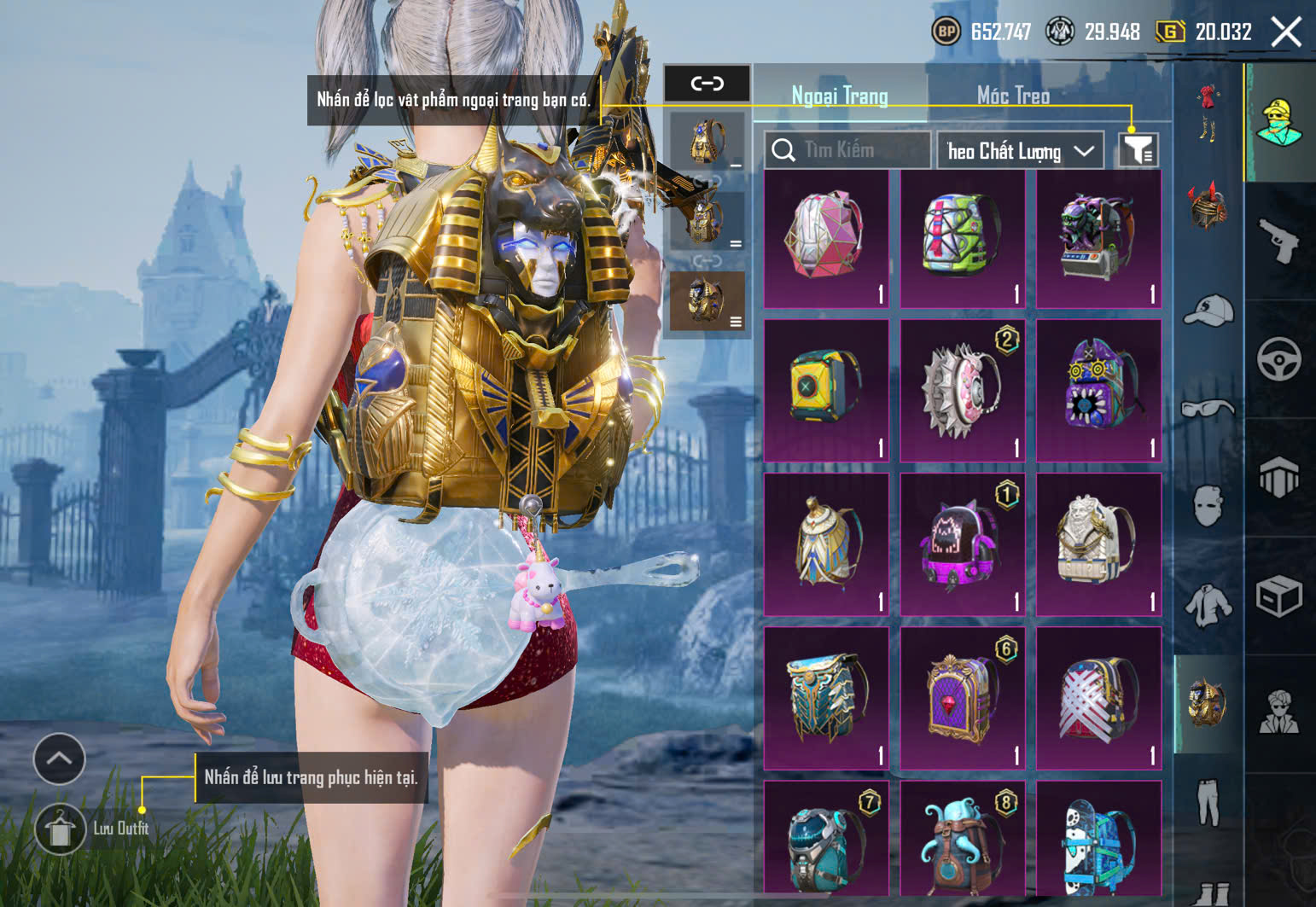Switch to the Móc Treo tab
Image resolution: width=1316 pixels, height=907 pixels.
point(1013,96)
